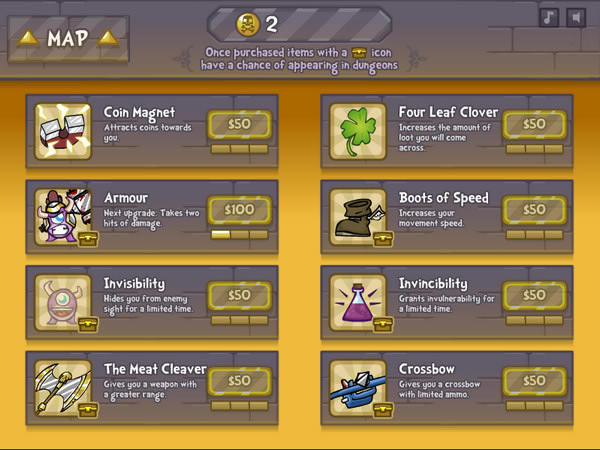Click the Boots of Speed icon
This screenshot has height=450, width=600.
[x=358, y=216]
